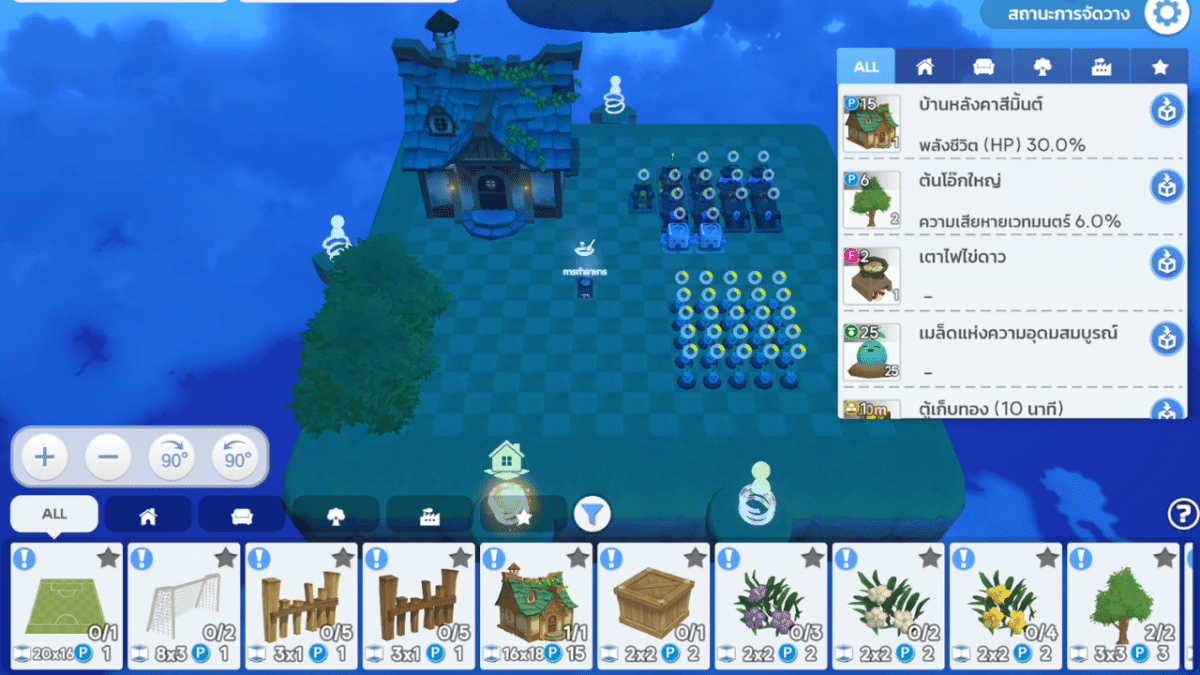
Task: Switch to bottom tree category tab
Action: (336, 515)
